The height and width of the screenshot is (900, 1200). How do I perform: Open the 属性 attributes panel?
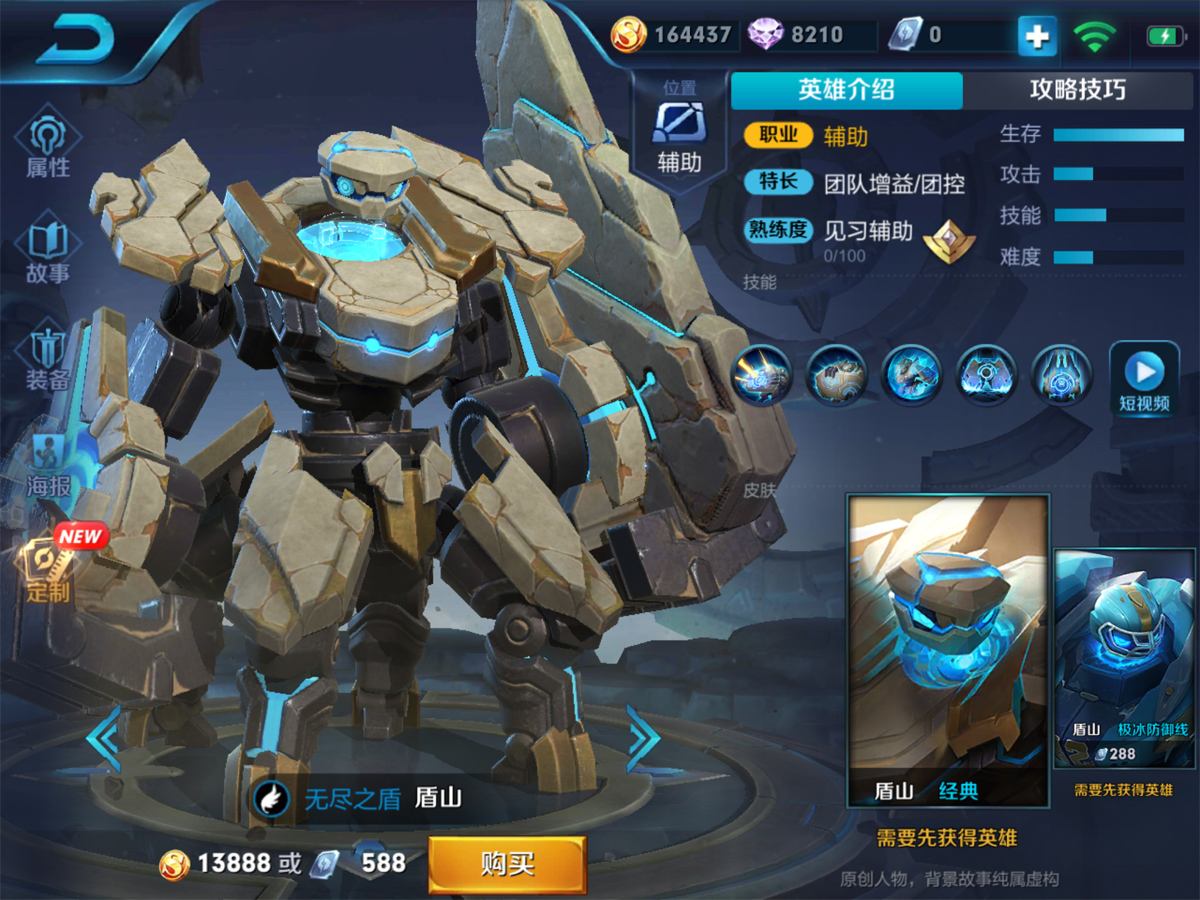click(x=47, y=148)
